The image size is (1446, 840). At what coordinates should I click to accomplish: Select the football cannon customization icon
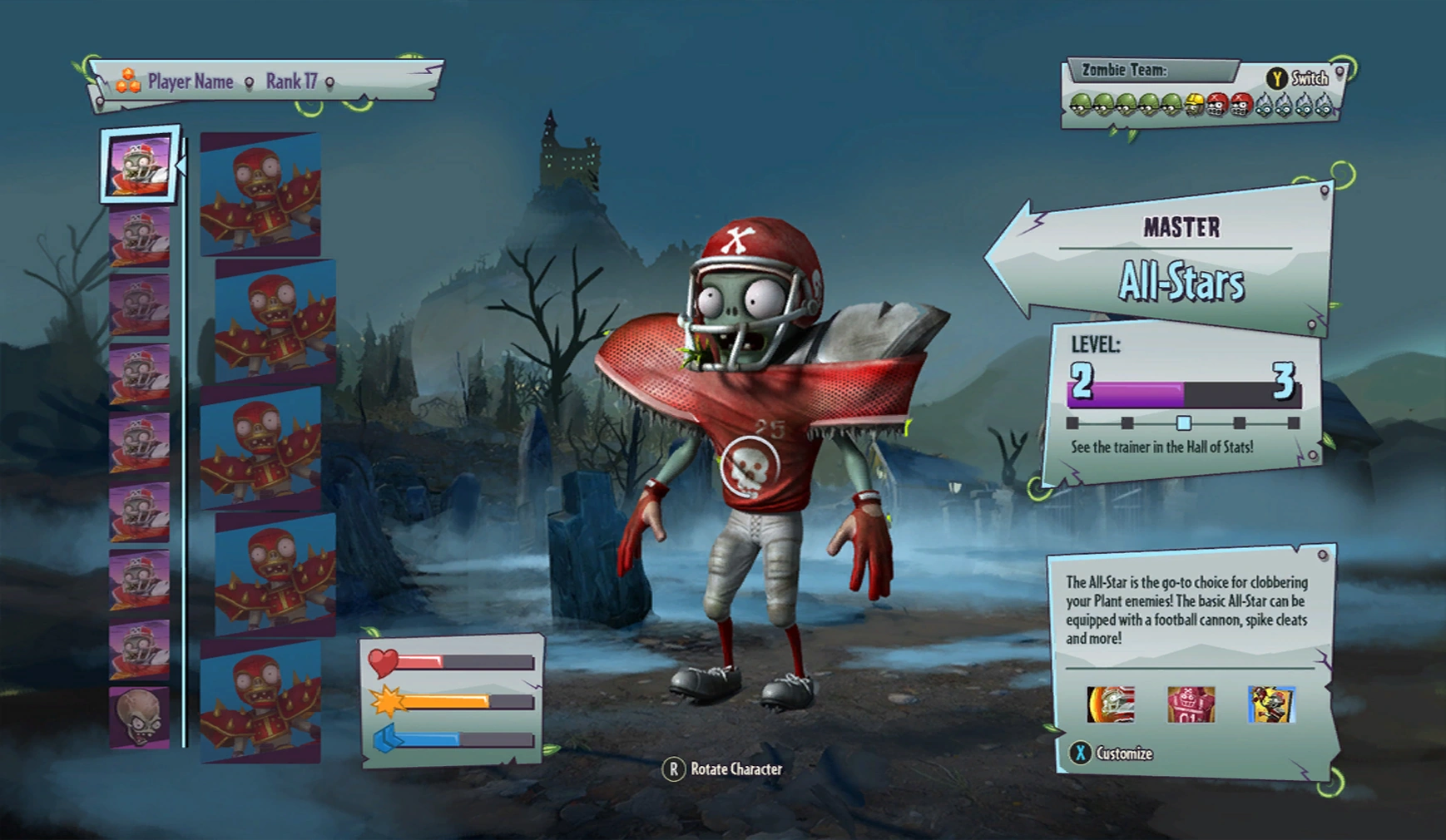[x=1111, y=705]
